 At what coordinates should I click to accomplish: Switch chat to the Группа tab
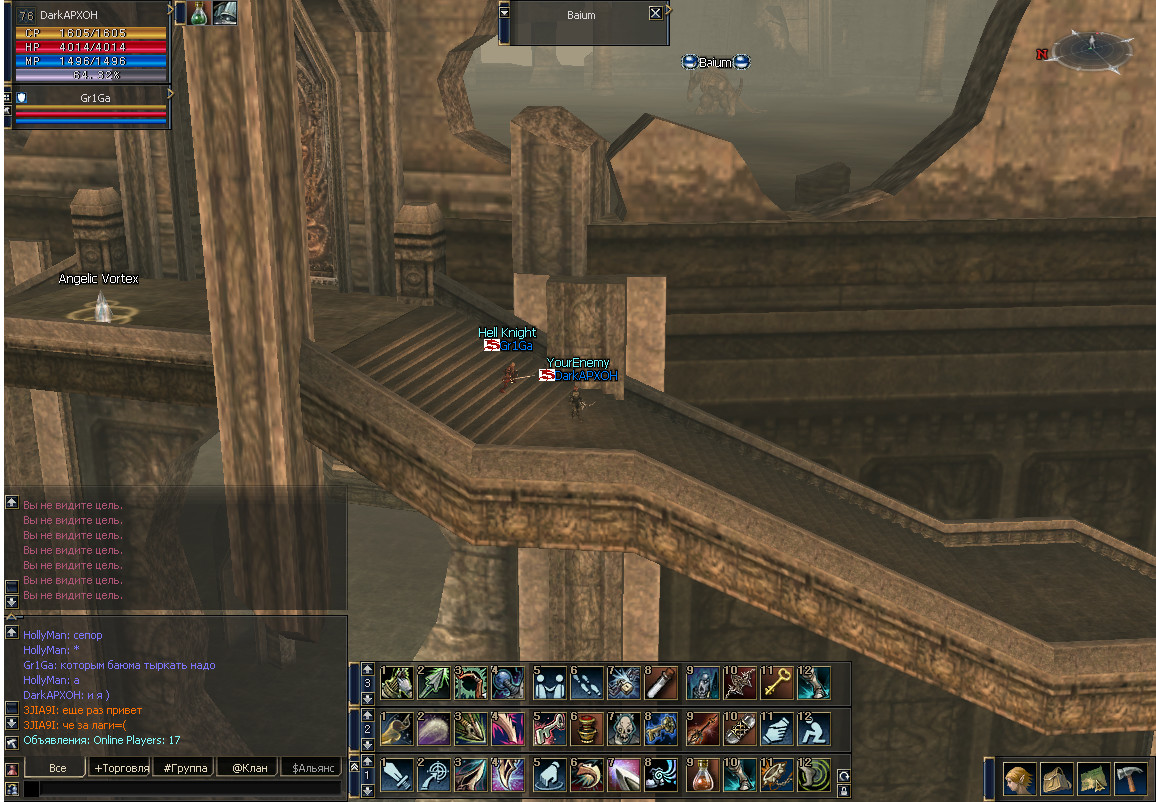pos(184,768)
